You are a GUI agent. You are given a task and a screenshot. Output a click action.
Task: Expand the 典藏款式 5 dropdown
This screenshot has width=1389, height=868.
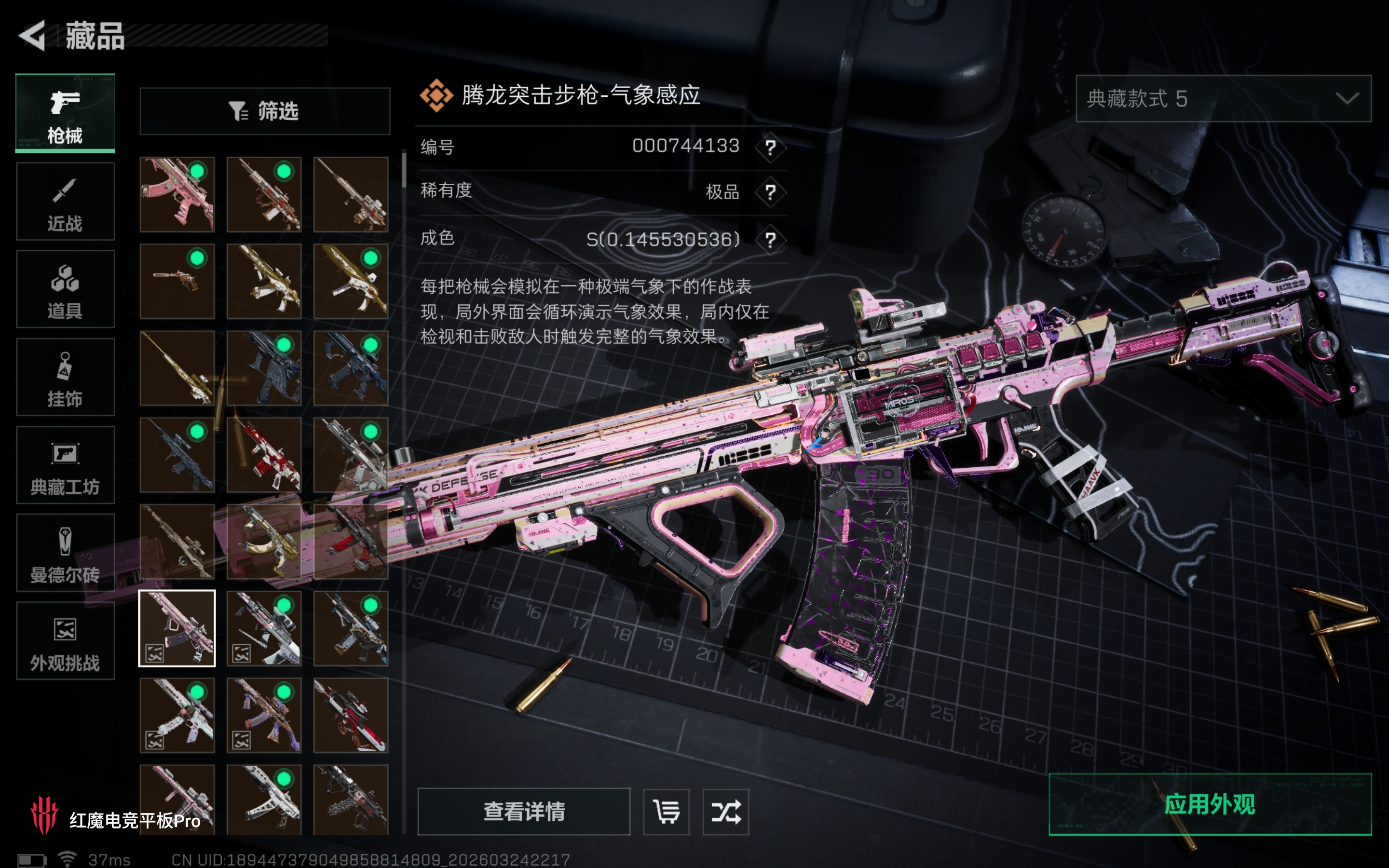tap(1223, 99)
